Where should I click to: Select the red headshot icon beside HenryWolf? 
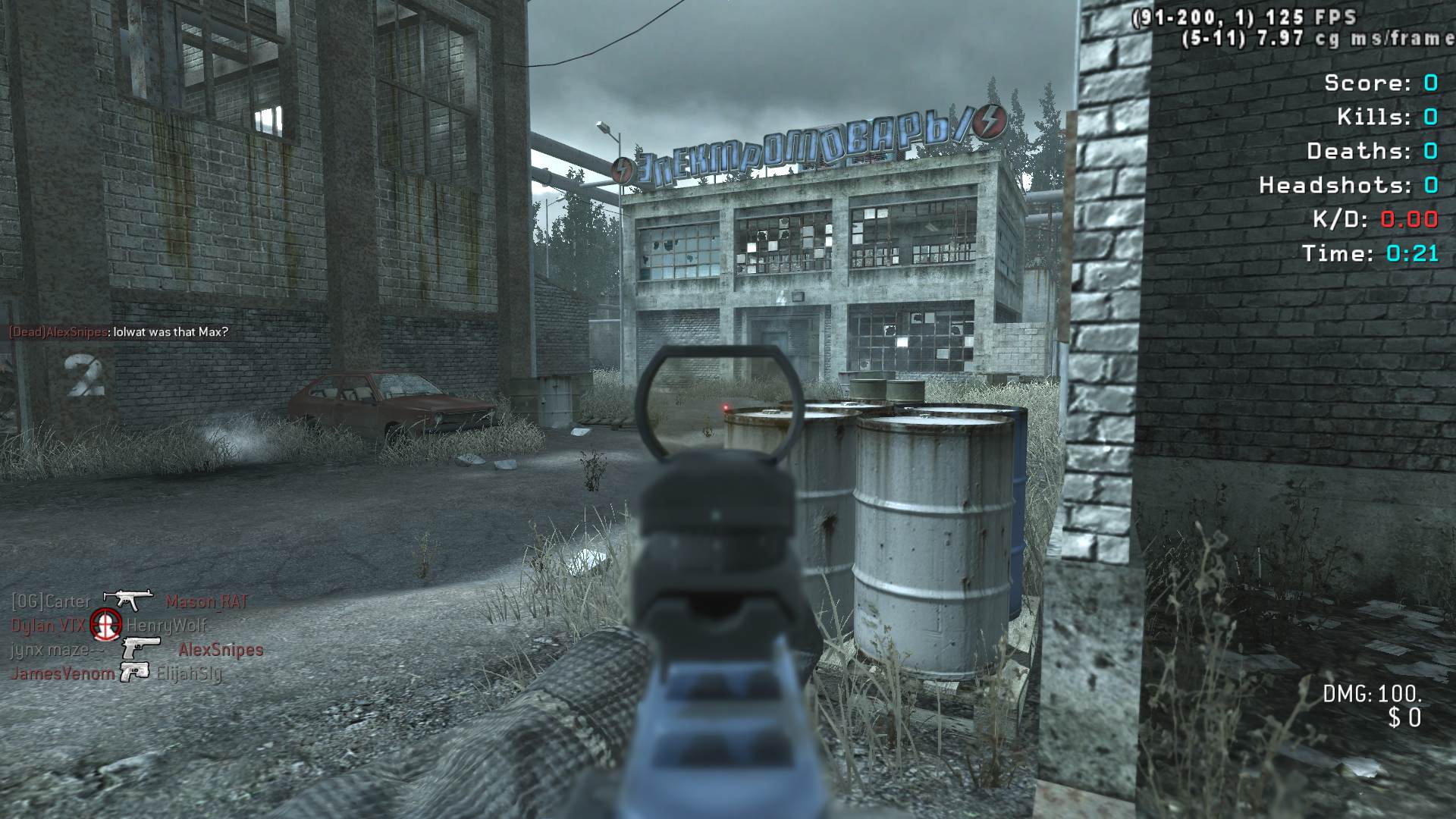(x=105, y=625)
